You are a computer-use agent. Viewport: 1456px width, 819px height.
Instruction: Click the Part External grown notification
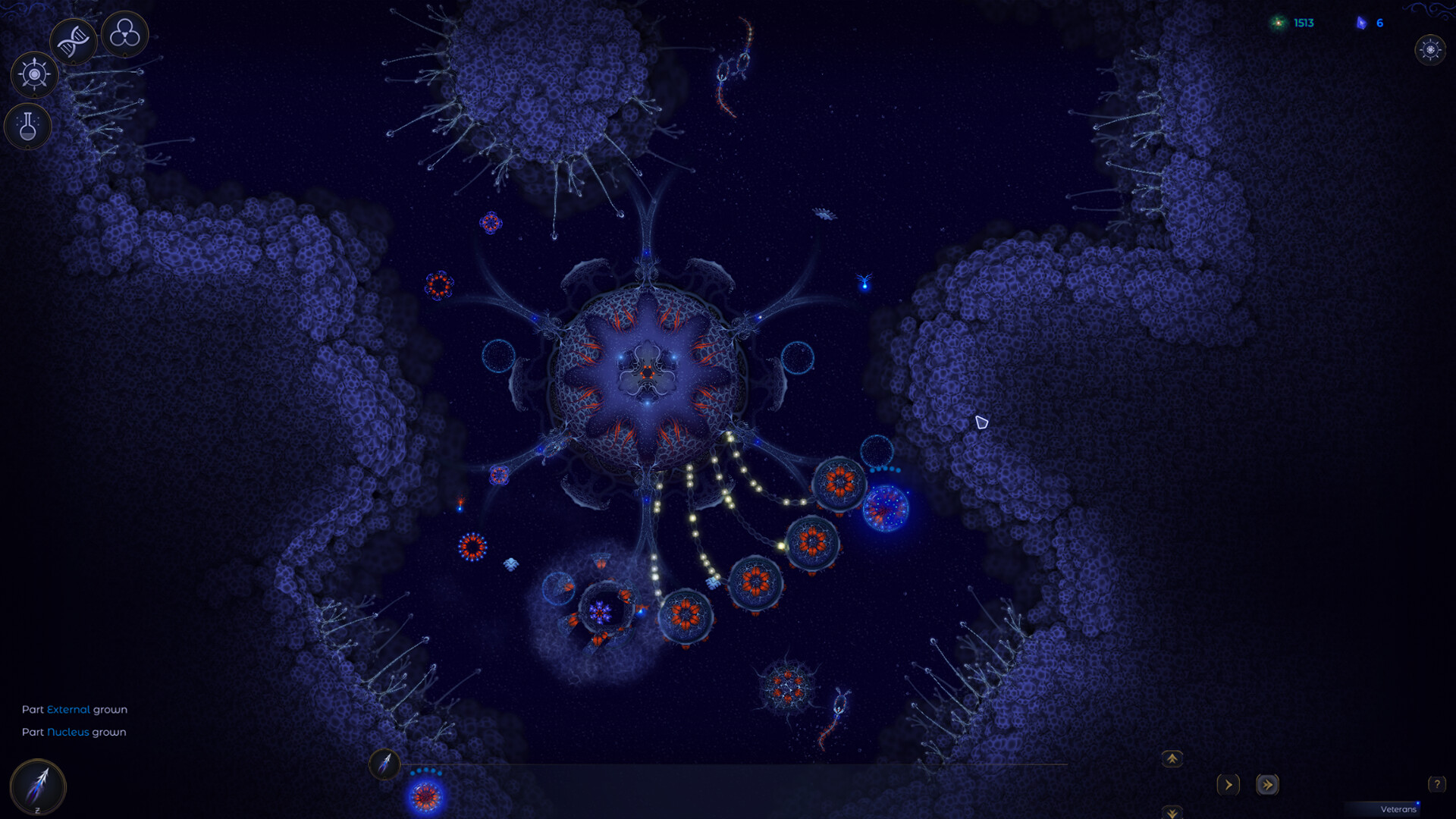tap(74, 710)
